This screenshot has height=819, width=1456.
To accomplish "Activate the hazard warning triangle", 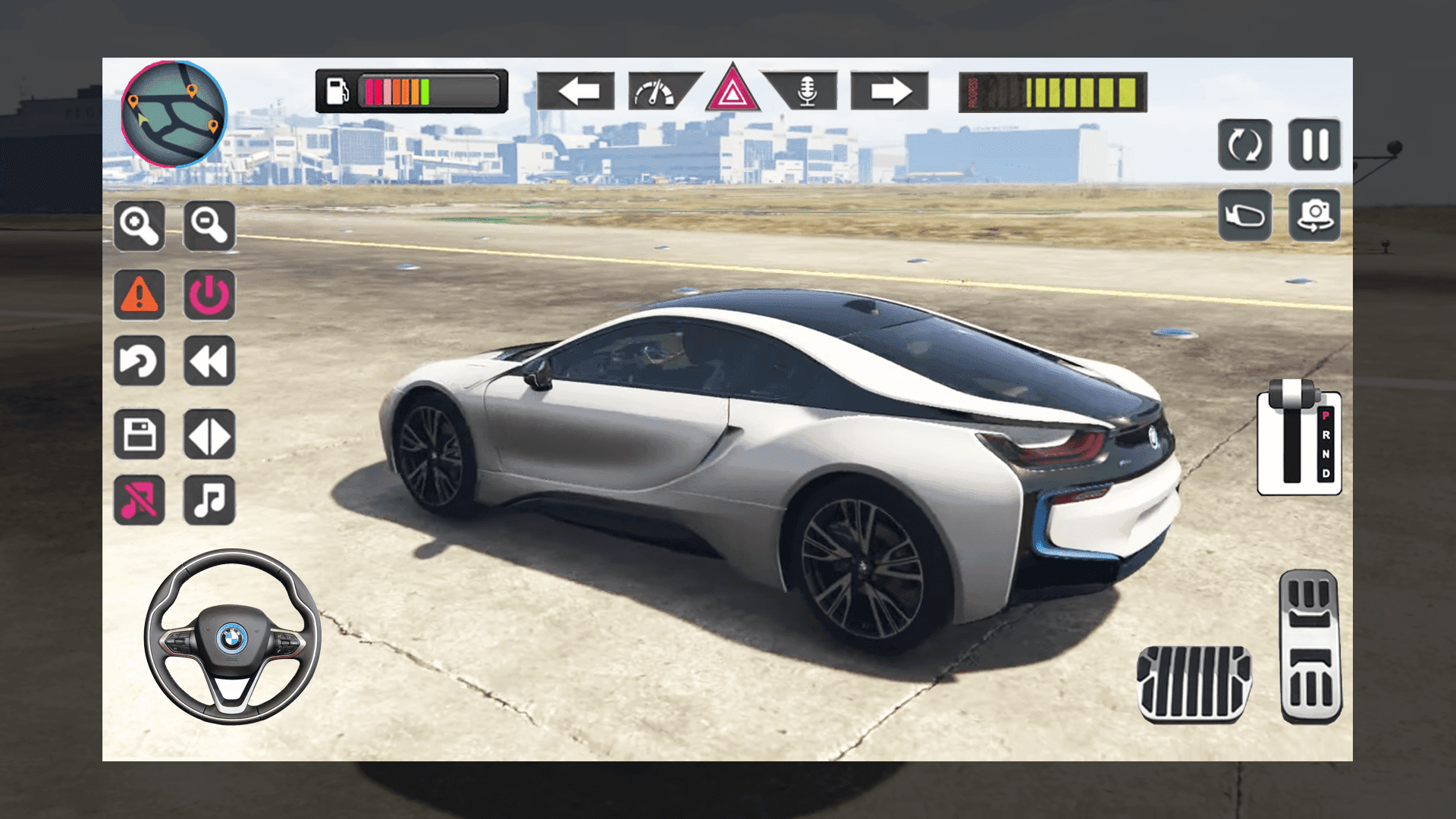I will [x=732, y=93].
